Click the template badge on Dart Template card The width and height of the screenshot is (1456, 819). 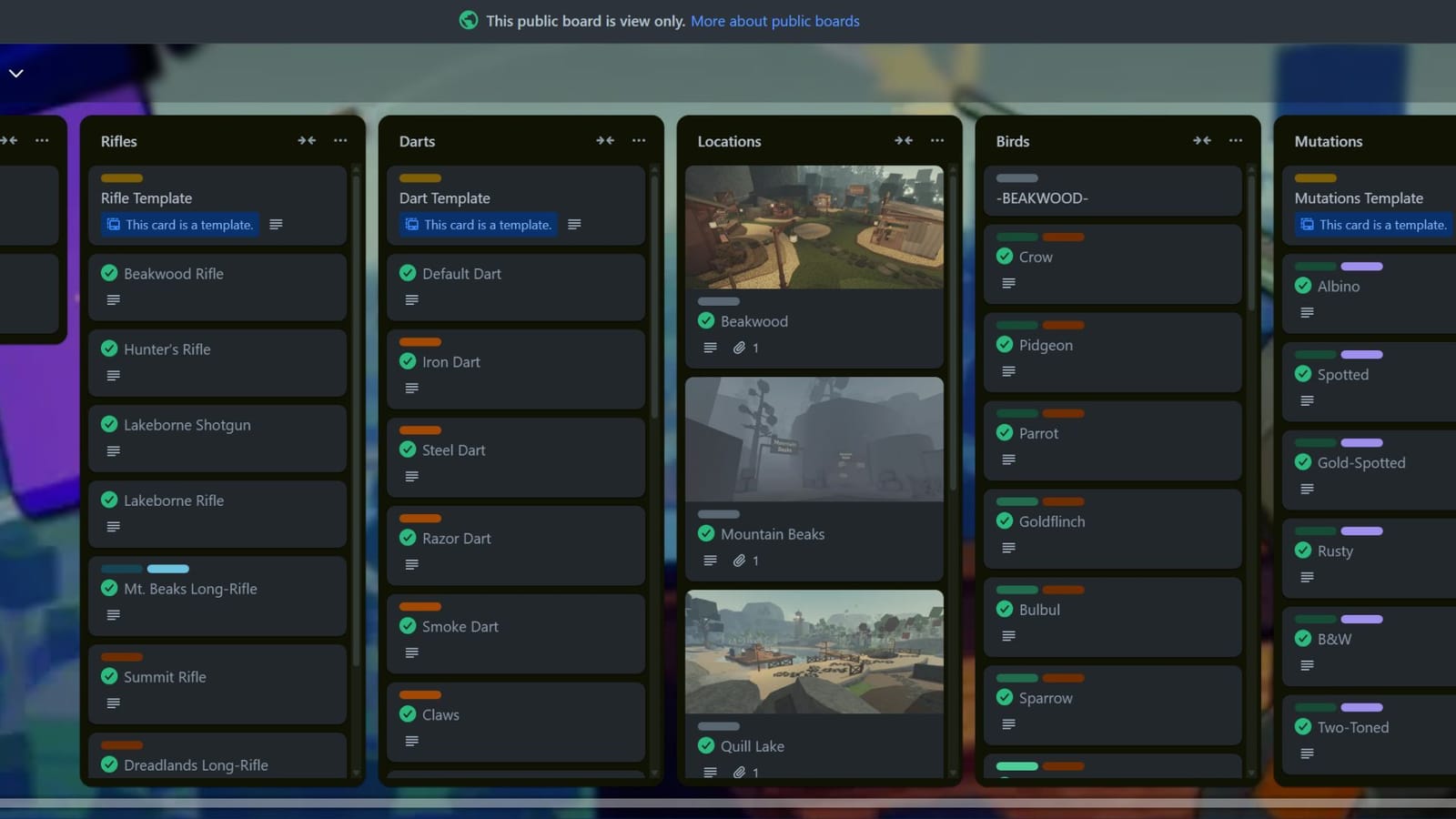(x=477, y=225)
